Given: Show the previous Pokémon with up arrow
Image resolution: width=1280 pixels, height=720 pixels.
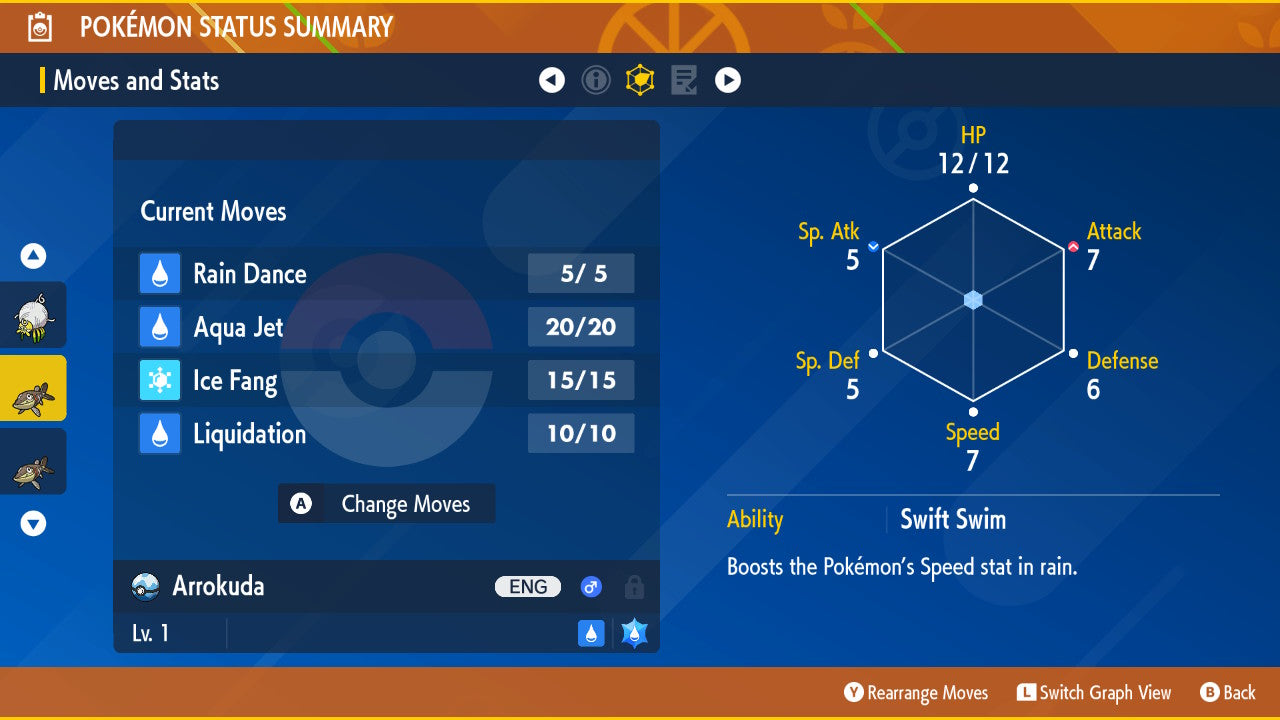Looking at the screenshot, I should point(34,257).
